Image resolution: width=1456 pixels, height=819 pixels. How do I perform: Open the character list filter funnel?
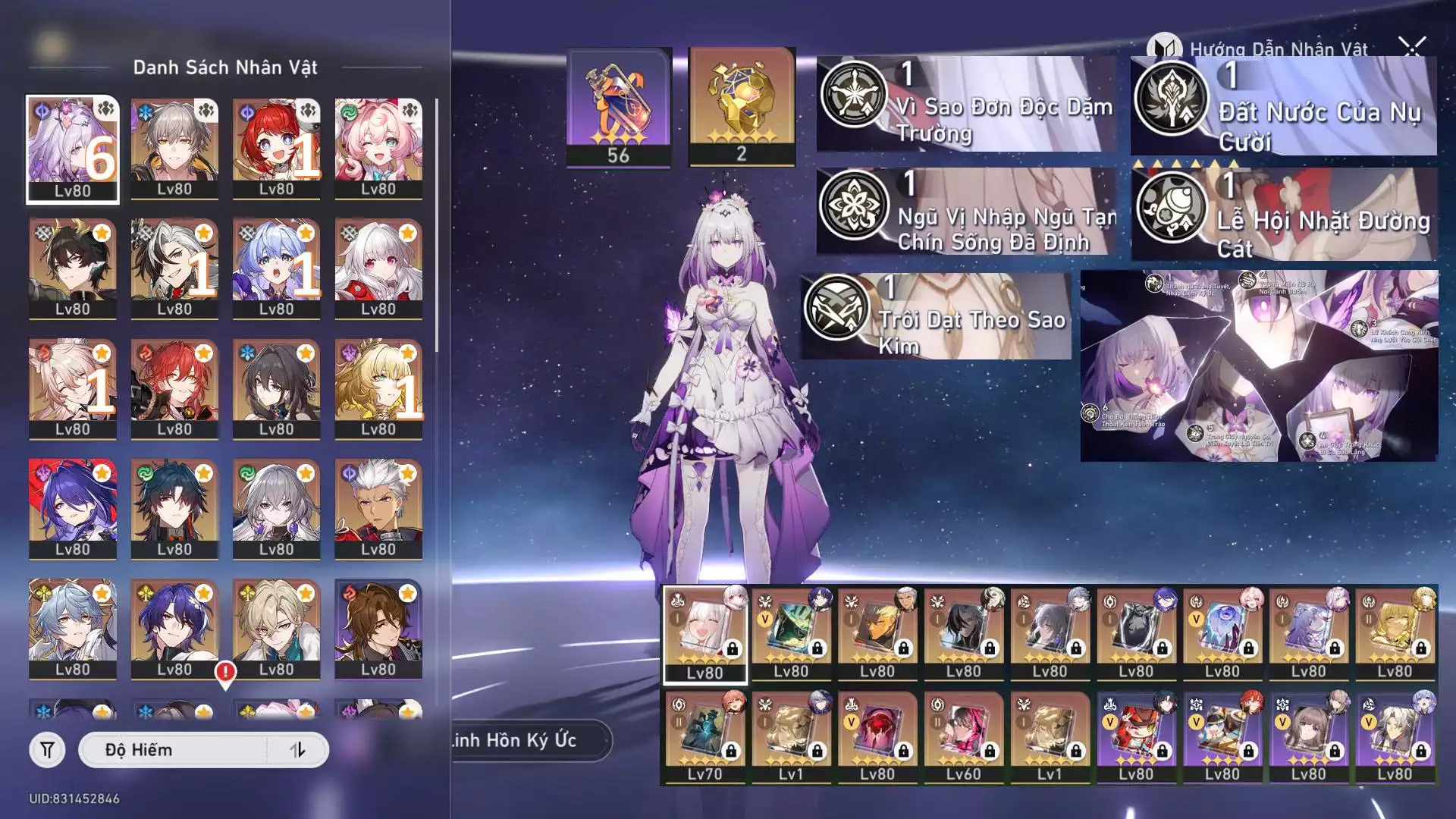[47, 750]
